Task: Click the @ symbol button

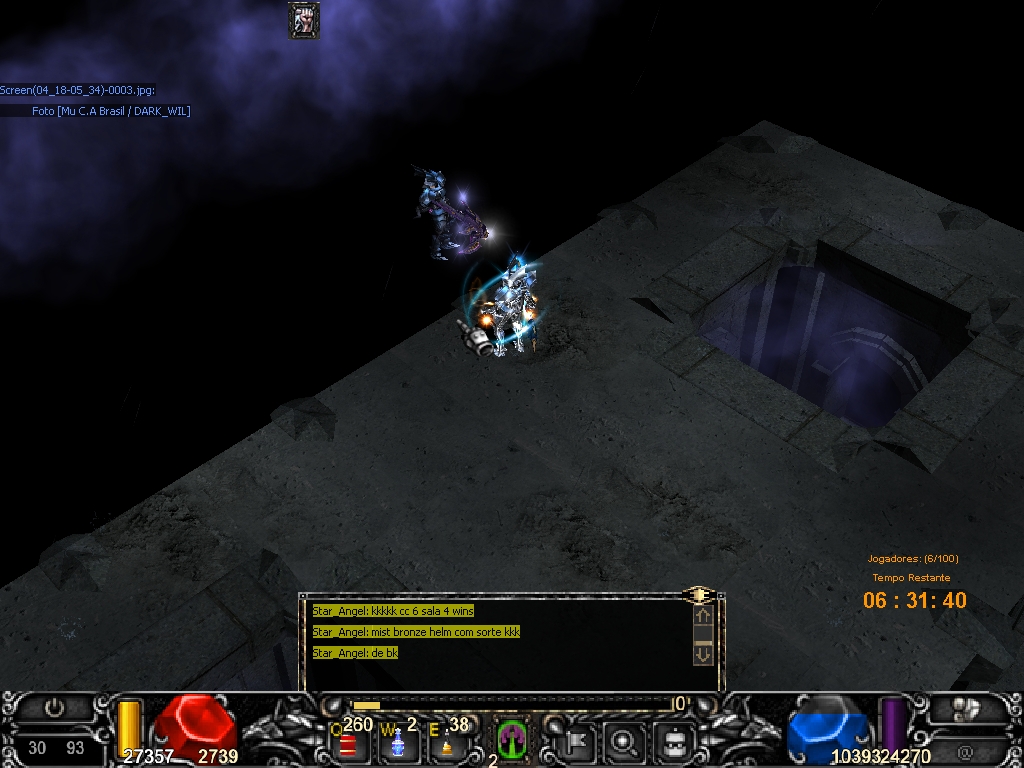Action: point(965,750)
